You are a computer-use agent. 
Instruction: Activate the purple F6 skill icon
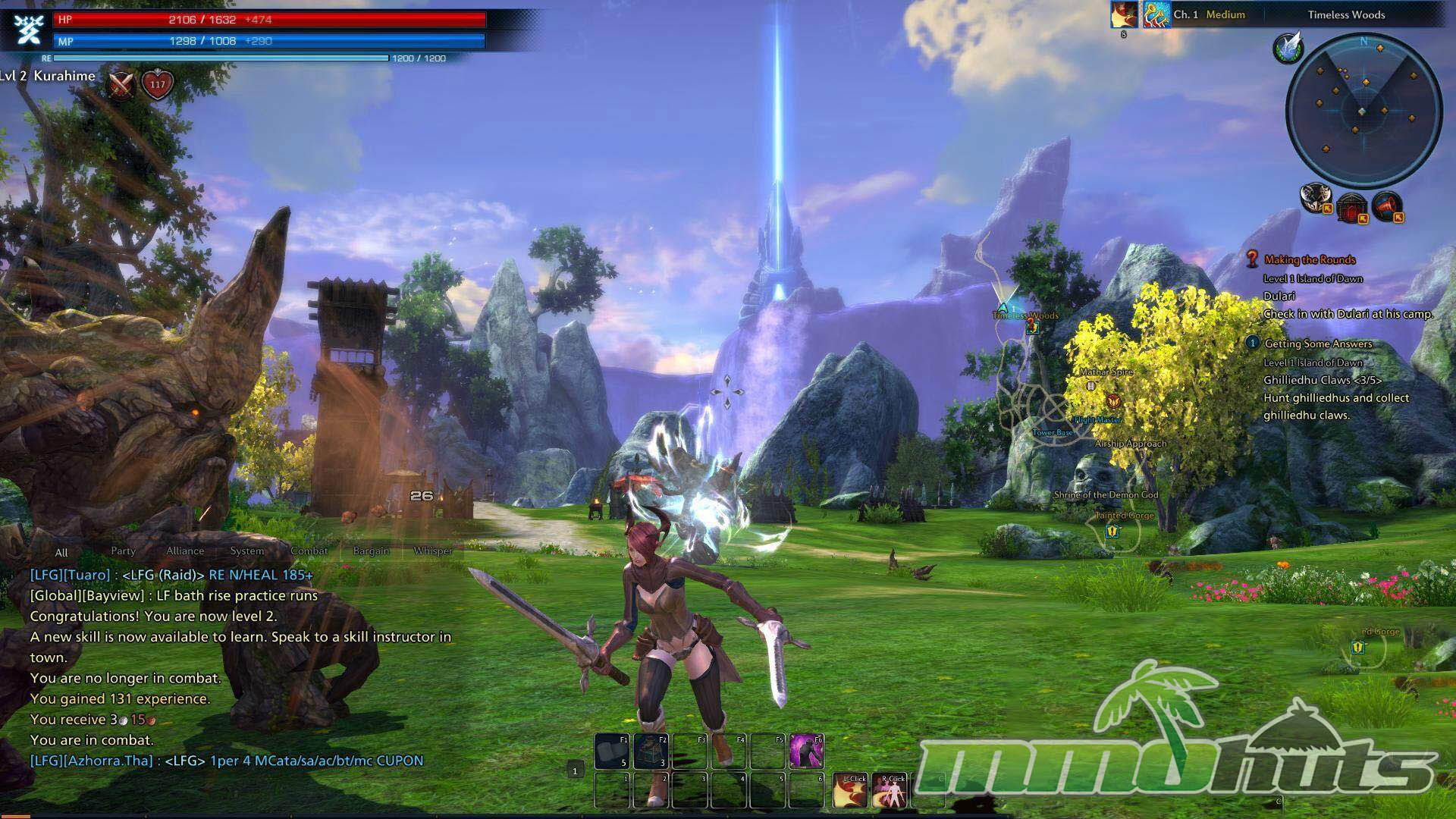click(x=807, y=751)
